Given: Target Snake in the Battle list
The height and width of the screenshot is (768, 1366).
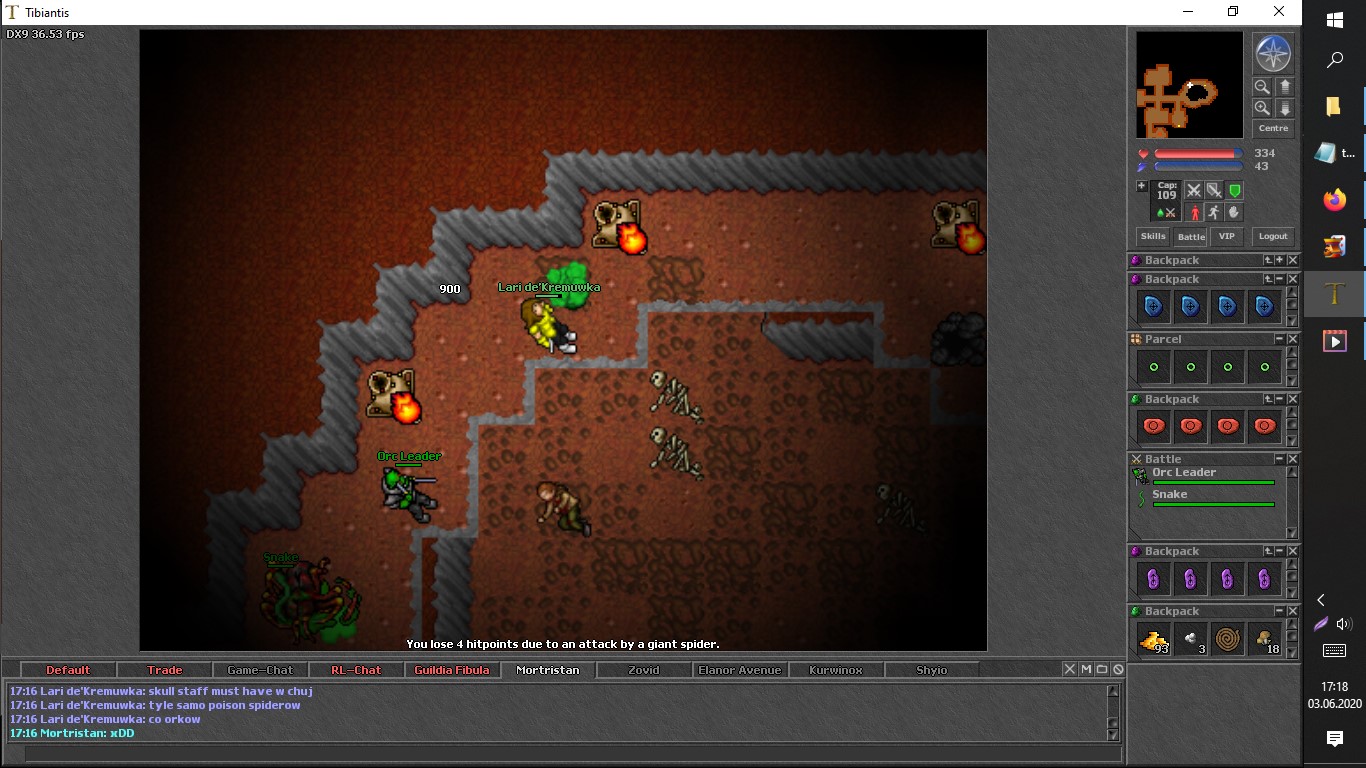Looking at the screenshot, I should (1170, 495).
